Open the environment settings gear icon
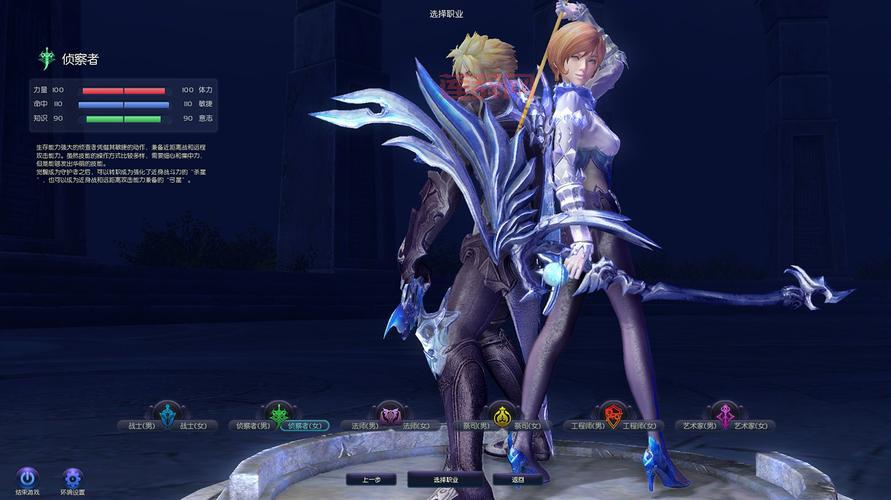This screenshot has height=500, width=891. tap(72, 476)
